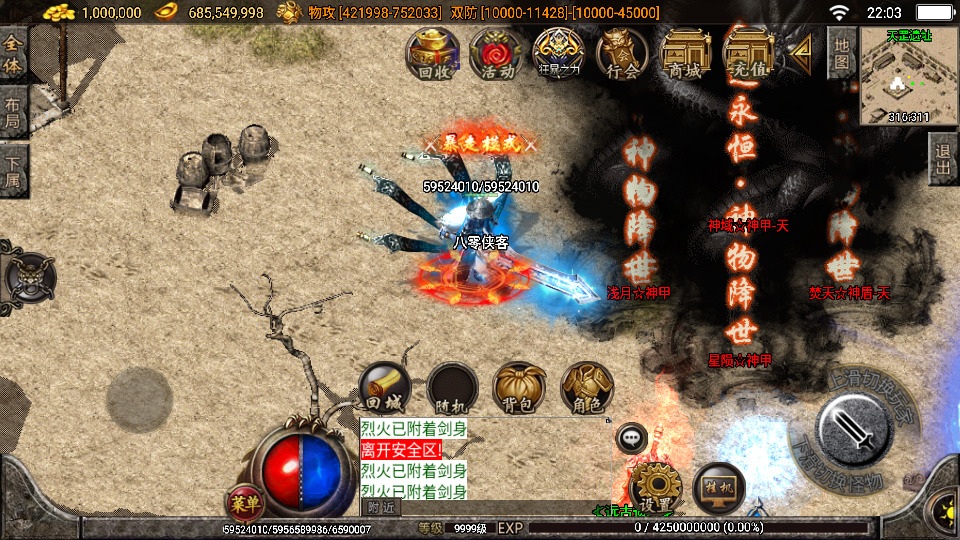
Task: Collapse the top icon row with the arrow
Action: (x=800, y=53)
